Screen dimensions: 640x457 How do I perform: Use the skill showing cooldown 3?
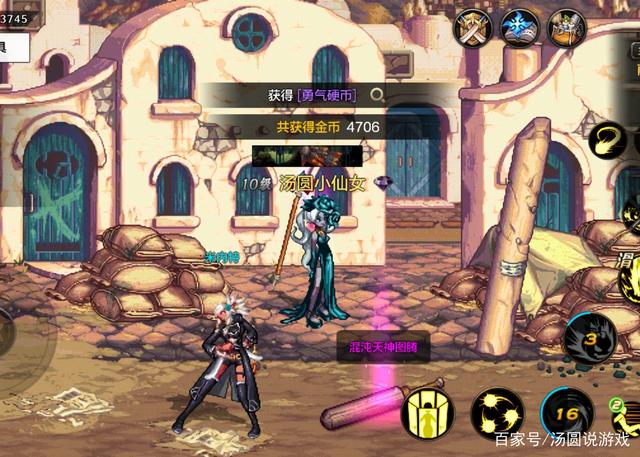[x=591, y=338]
